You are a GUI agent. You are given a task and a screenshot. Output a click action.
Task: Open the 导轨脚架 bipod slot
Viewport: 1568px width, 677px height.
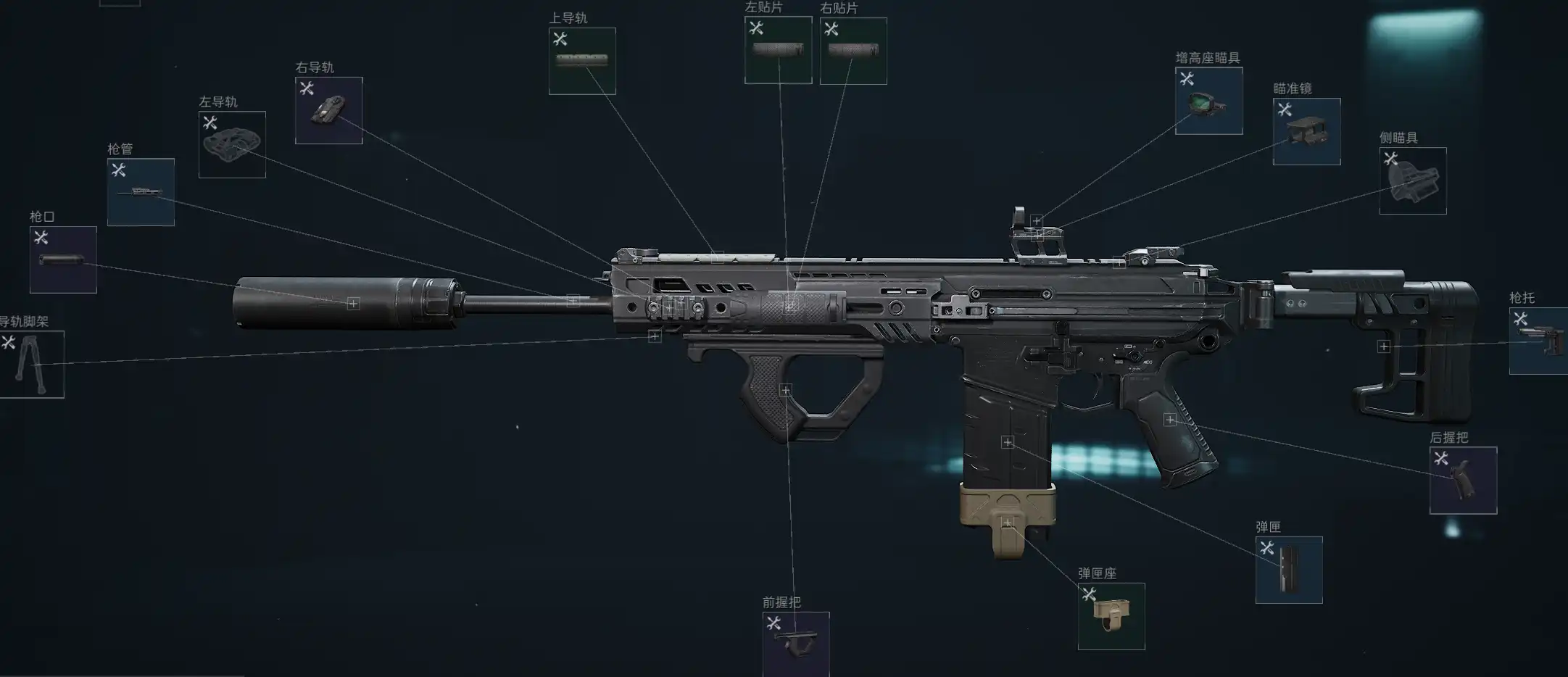(x=31, y=364)
